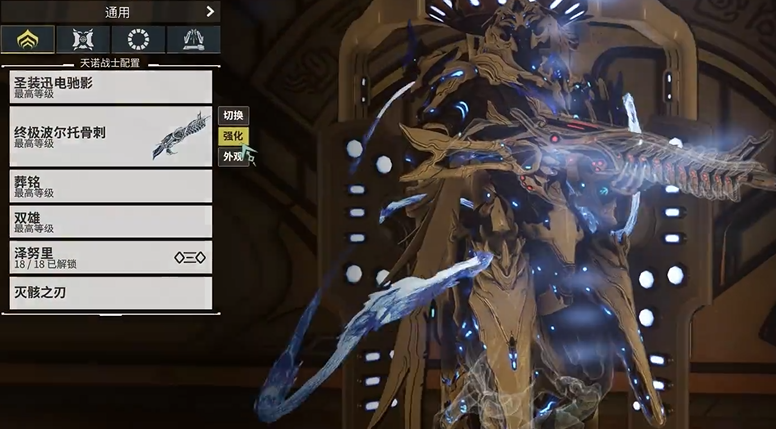Click the 切换 (switch) button
Viewport: 776px width, 429px height.
[233, 115]
